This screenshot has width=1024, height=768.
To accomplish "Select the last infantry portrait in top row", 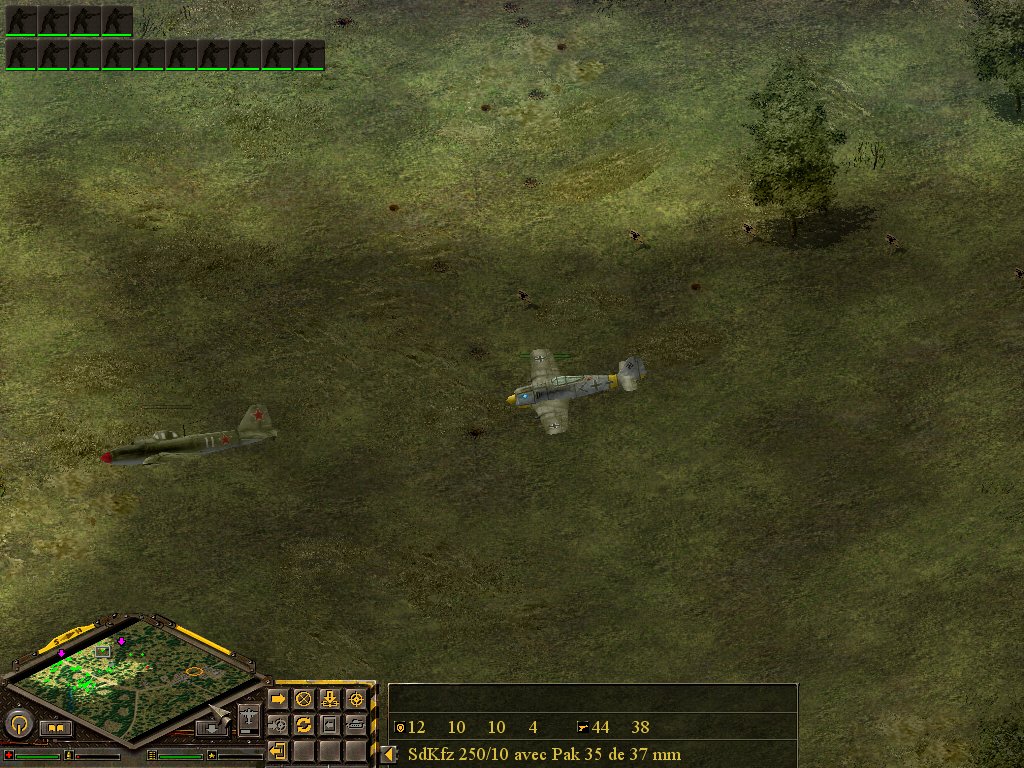I will pos(117,20).
